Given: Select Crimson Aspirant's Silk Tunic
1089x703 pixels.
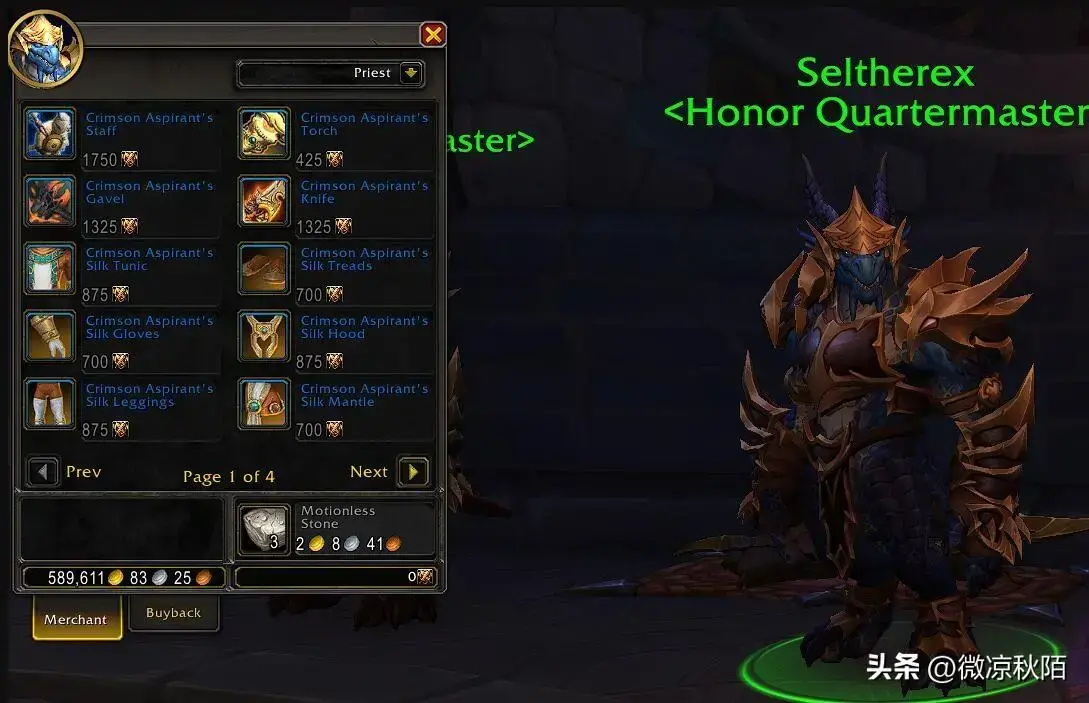Looking at the screenshot, I should pos(50,269).
